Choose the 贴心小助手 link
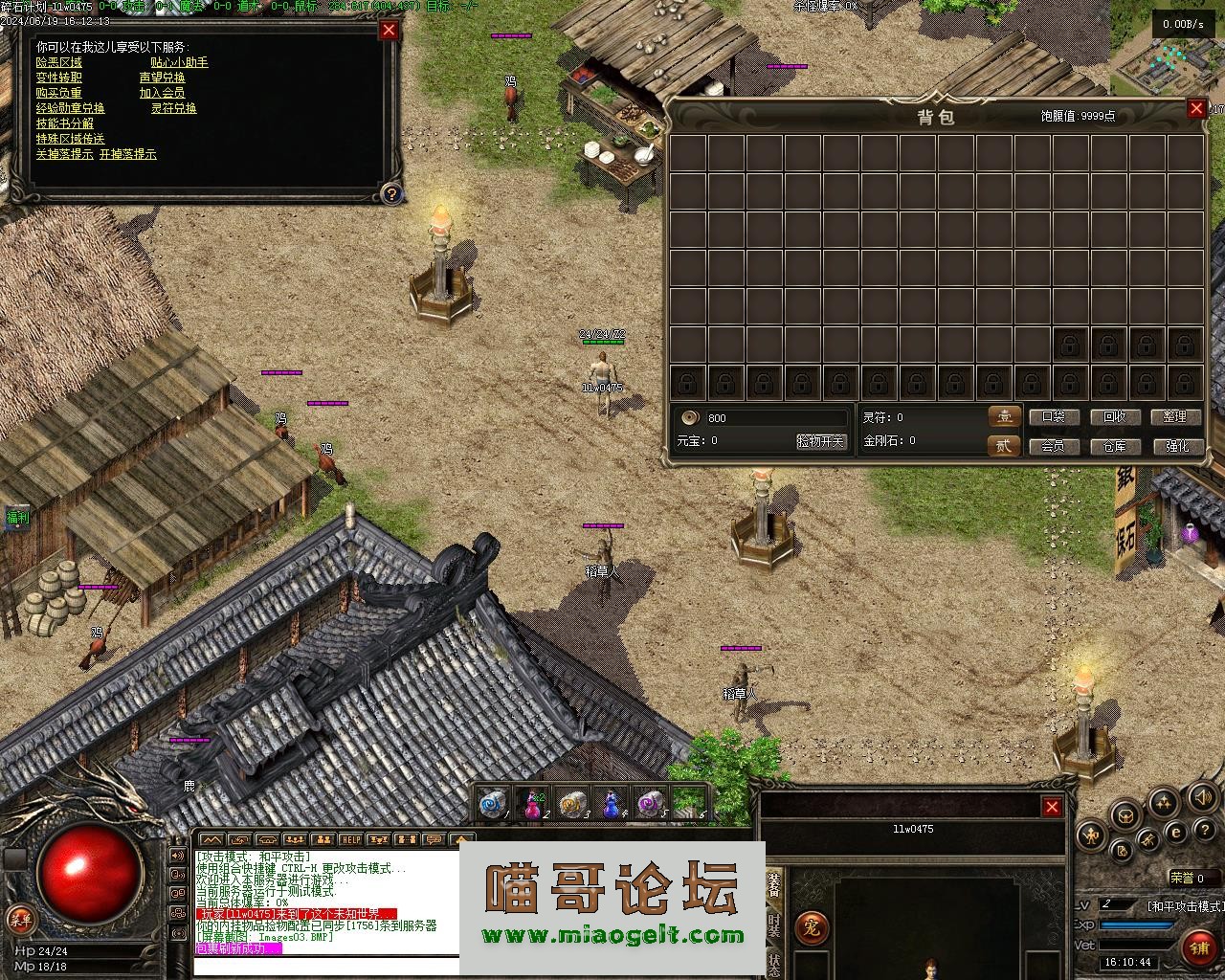This screenshot has height=980, width=1225. click(179, 62)
